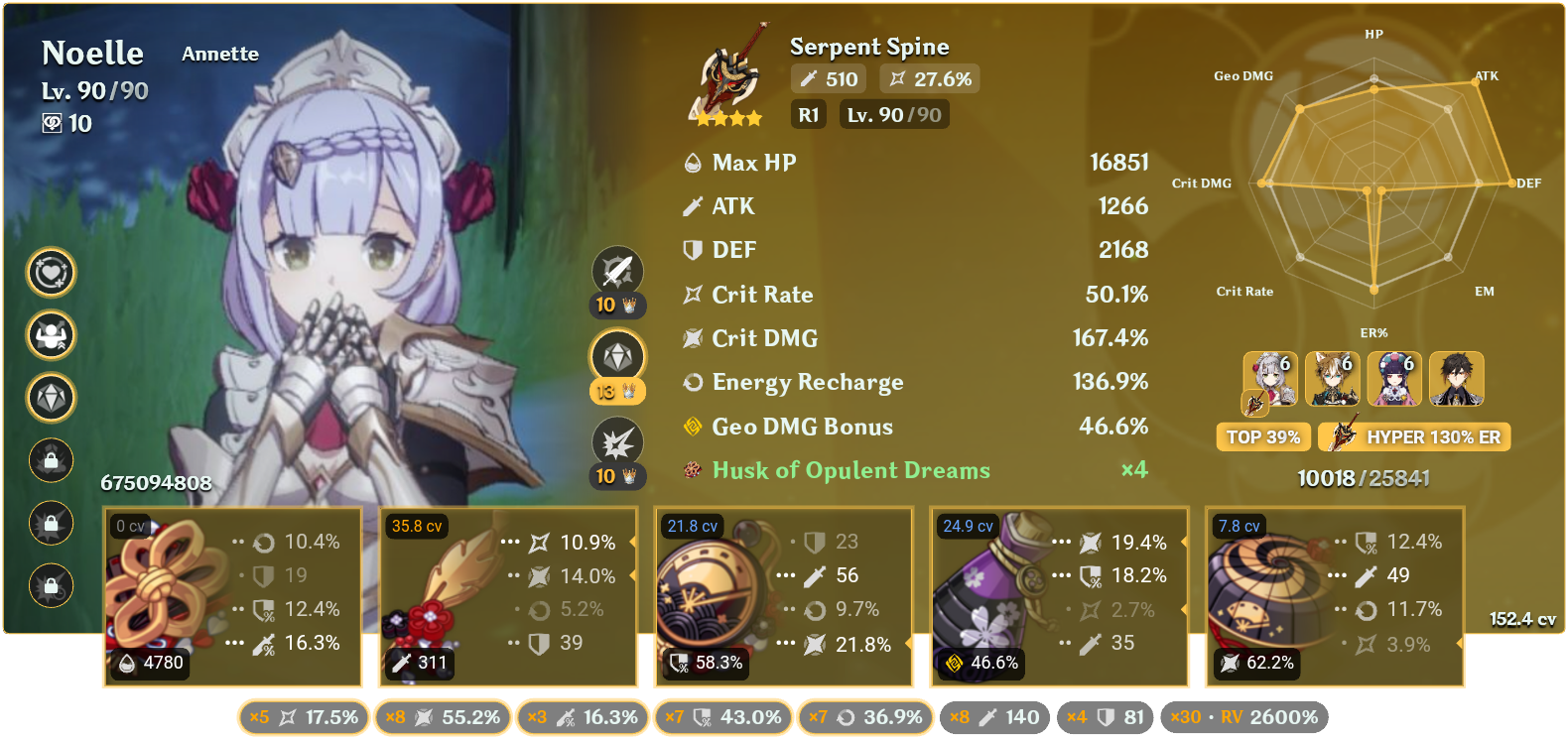Click the HYPER 130% ER build button

coord(1413,436)
